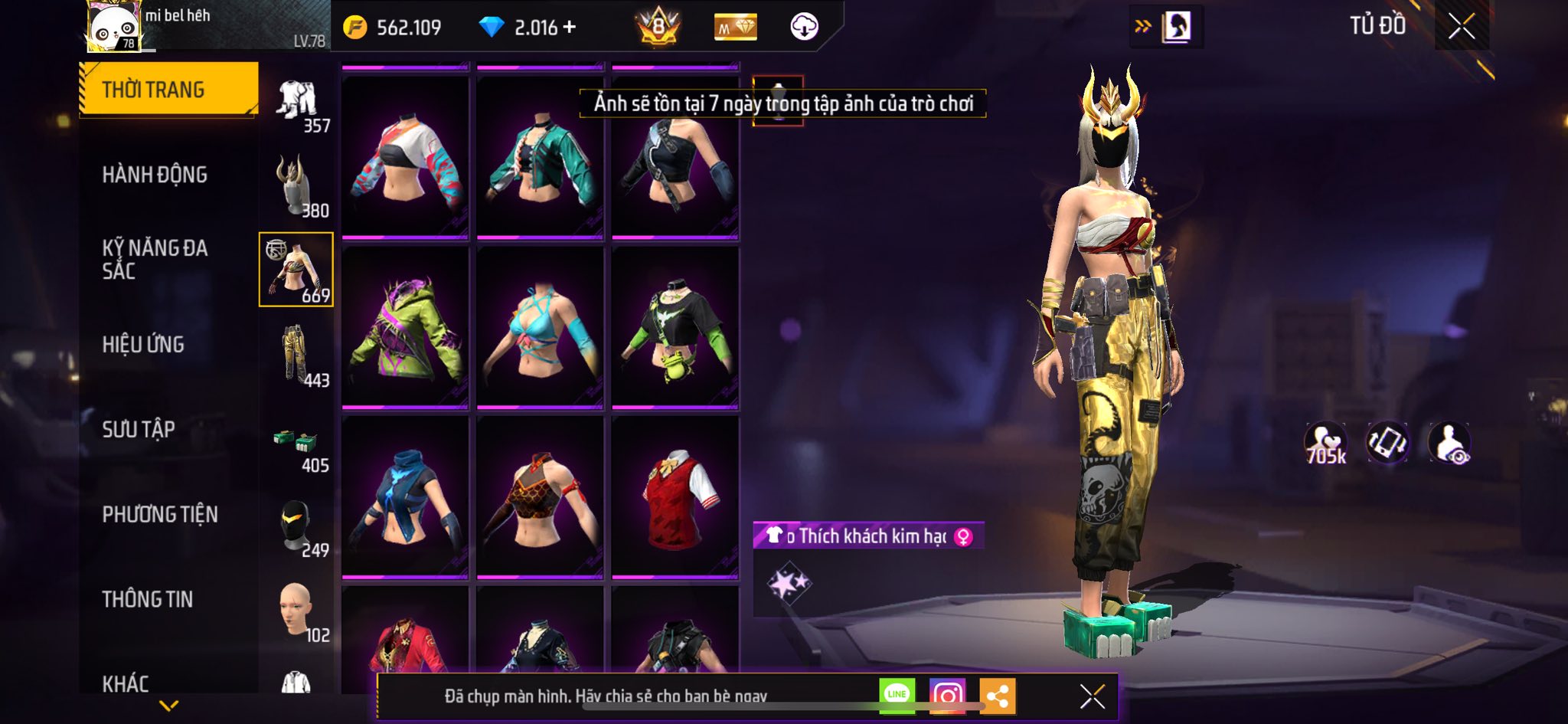Select the red vest with bow tie
Viewport: 1568px width, 724px height.
click(675, 498)
